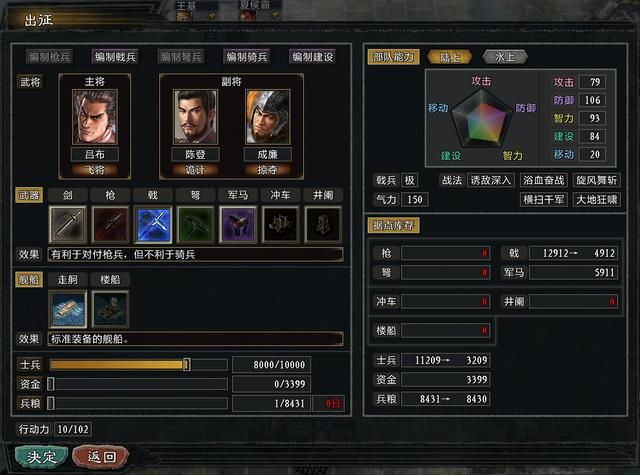Image resolution: width=640 pixels, height=475 pixels.
Task: Select the halberd (戟) weapon icon
Action: click(x=153, y=224)
